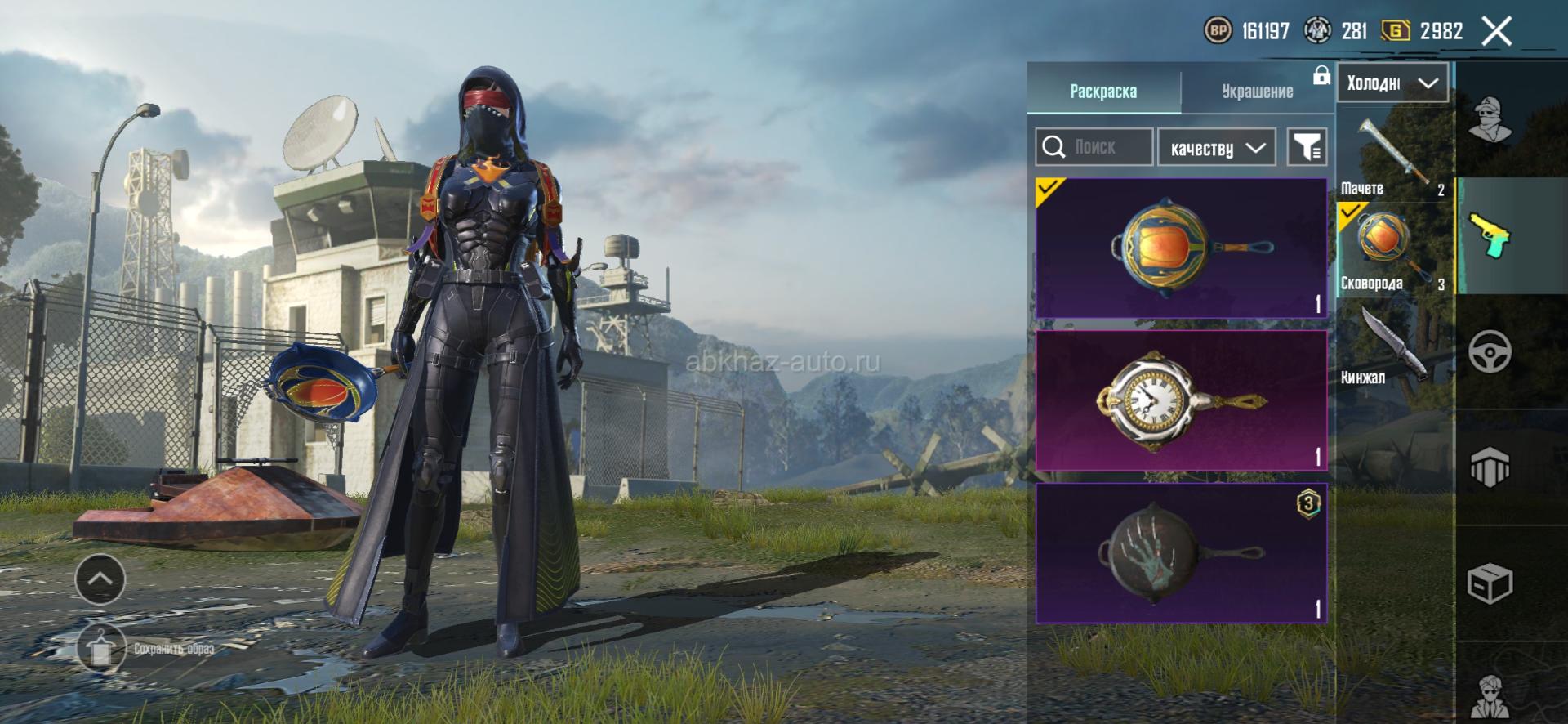
Task: Select the Мачете weapon entry
Action: pyautogui.click(x=1394, y=155)
